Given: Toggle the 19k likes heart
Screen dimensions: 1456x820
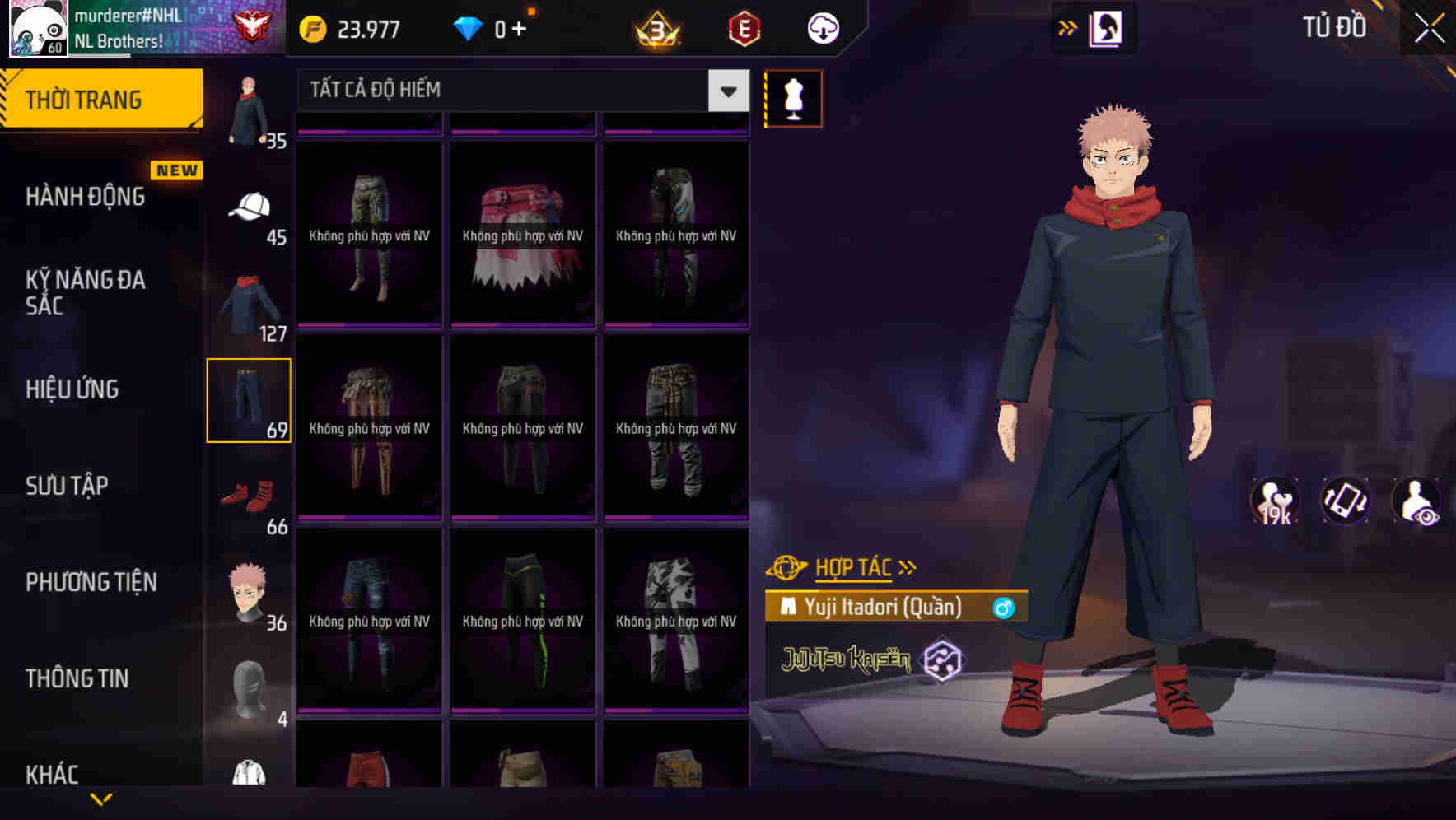Looking at the screenshot, I should pyautogui.click(x=1275, y=502).
